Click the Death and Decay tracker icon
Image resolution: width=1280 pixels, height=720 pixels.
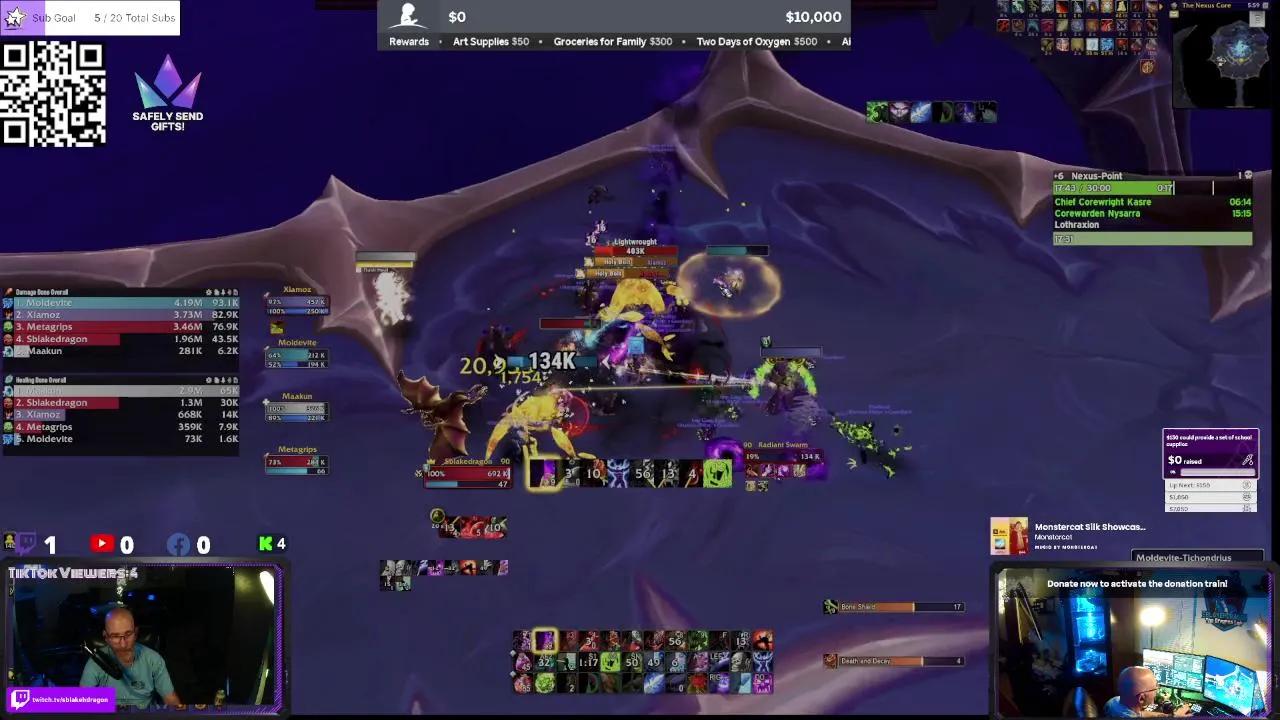coord(830,660)
